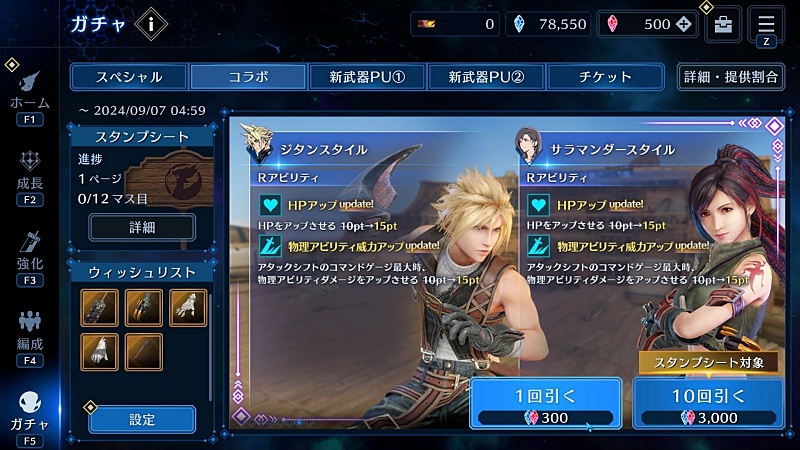Open the 成長 sidebar menu
The height and width of the screenshot is (450, 800).
click(x=29, y=176)
